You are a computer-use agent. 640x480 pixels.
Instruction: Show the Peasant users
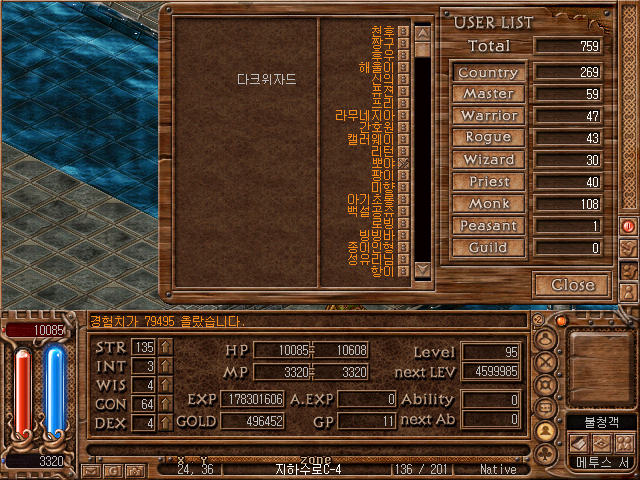coord(488,226)
